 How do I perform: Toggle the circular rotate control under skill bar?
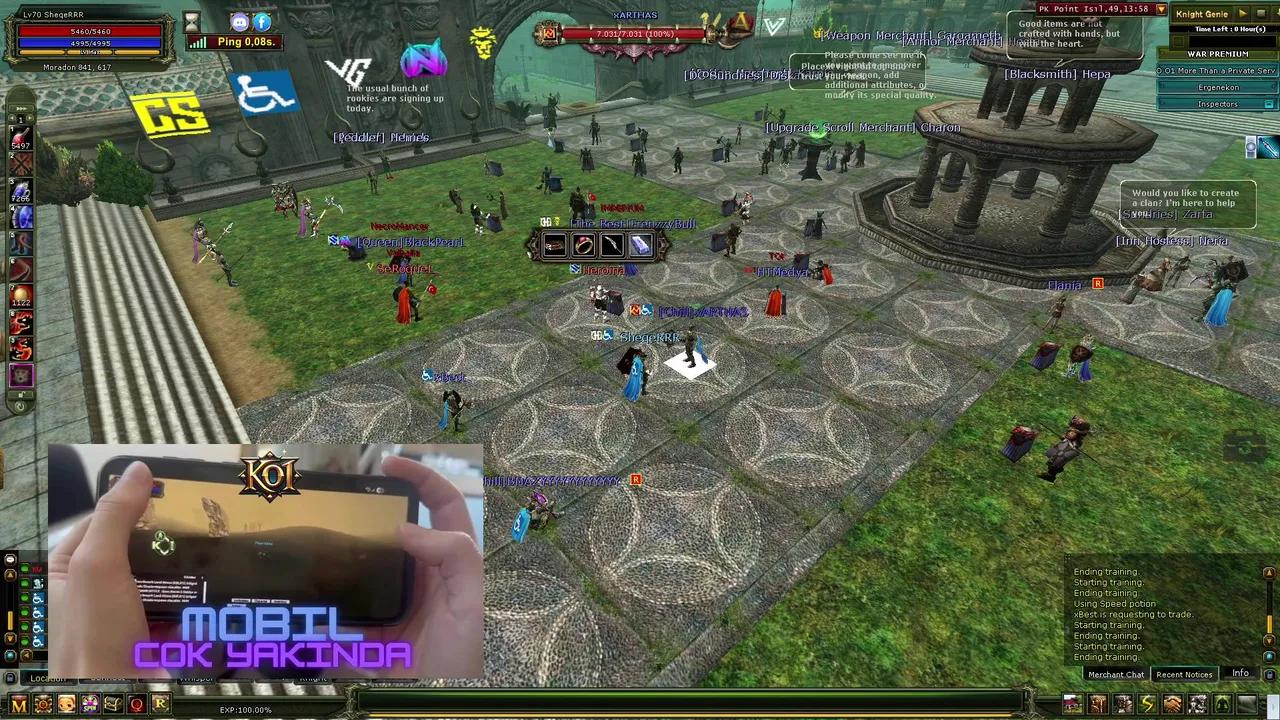click(x=18, y=406)
